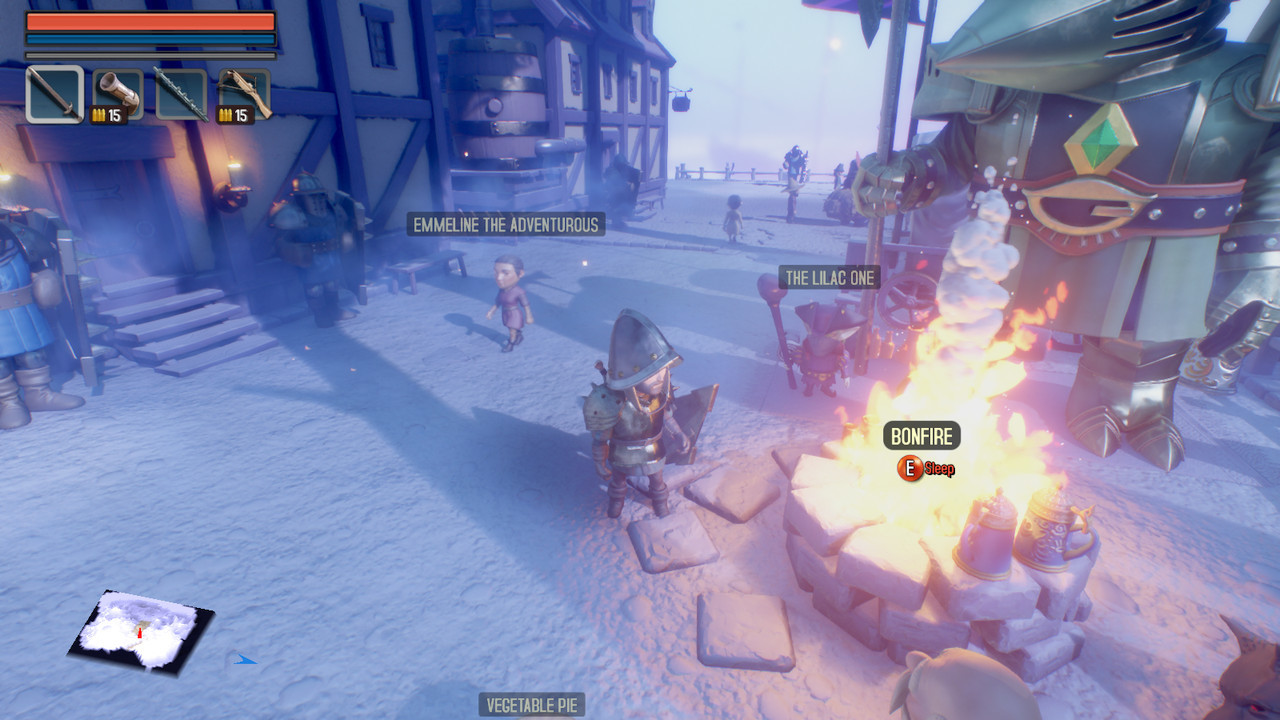Click the BONFIRE nameplate label
Screen dimensions: 1280x720
tap(921, 435)
